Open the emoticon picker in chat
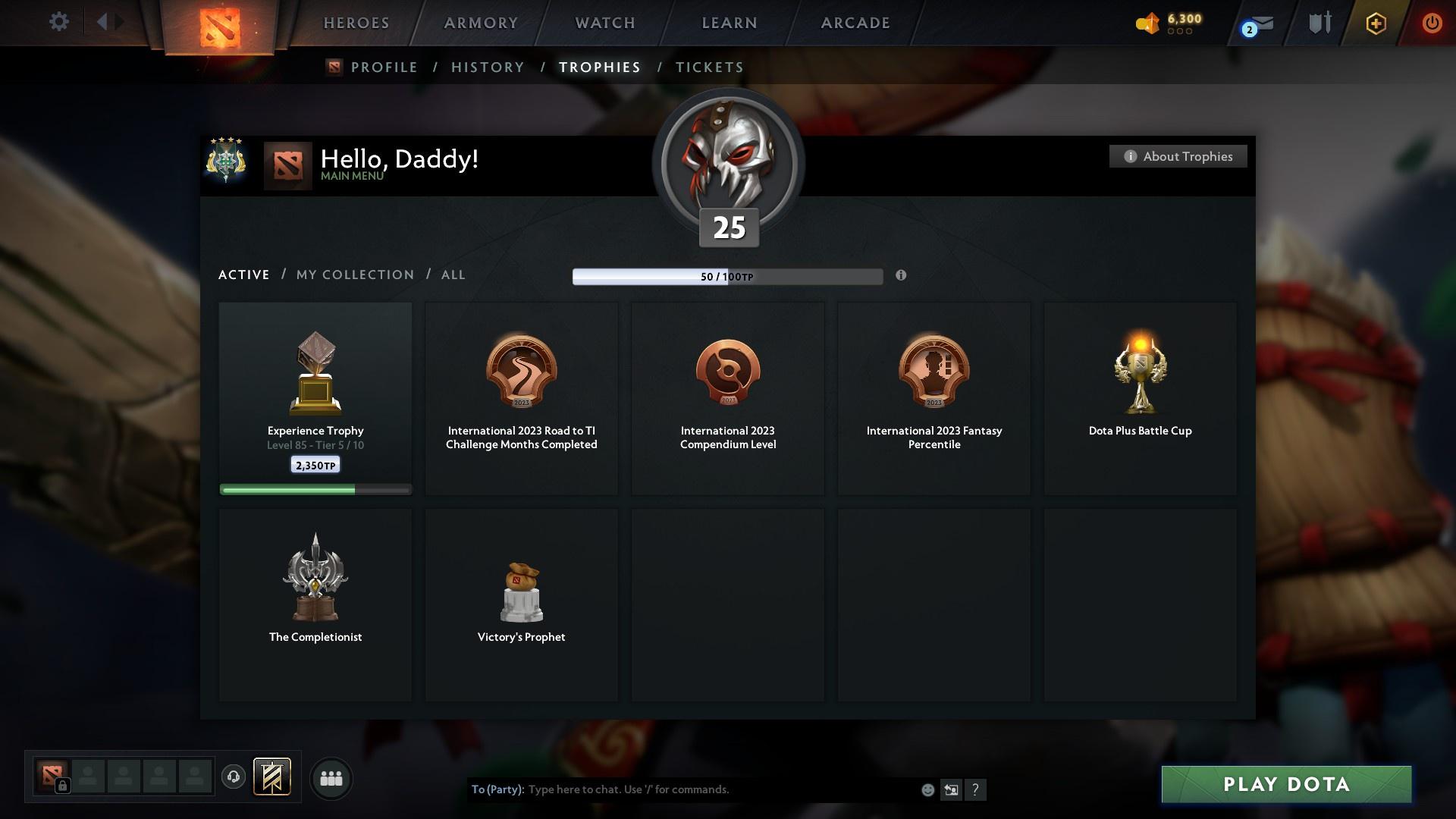 coord(927,789)
